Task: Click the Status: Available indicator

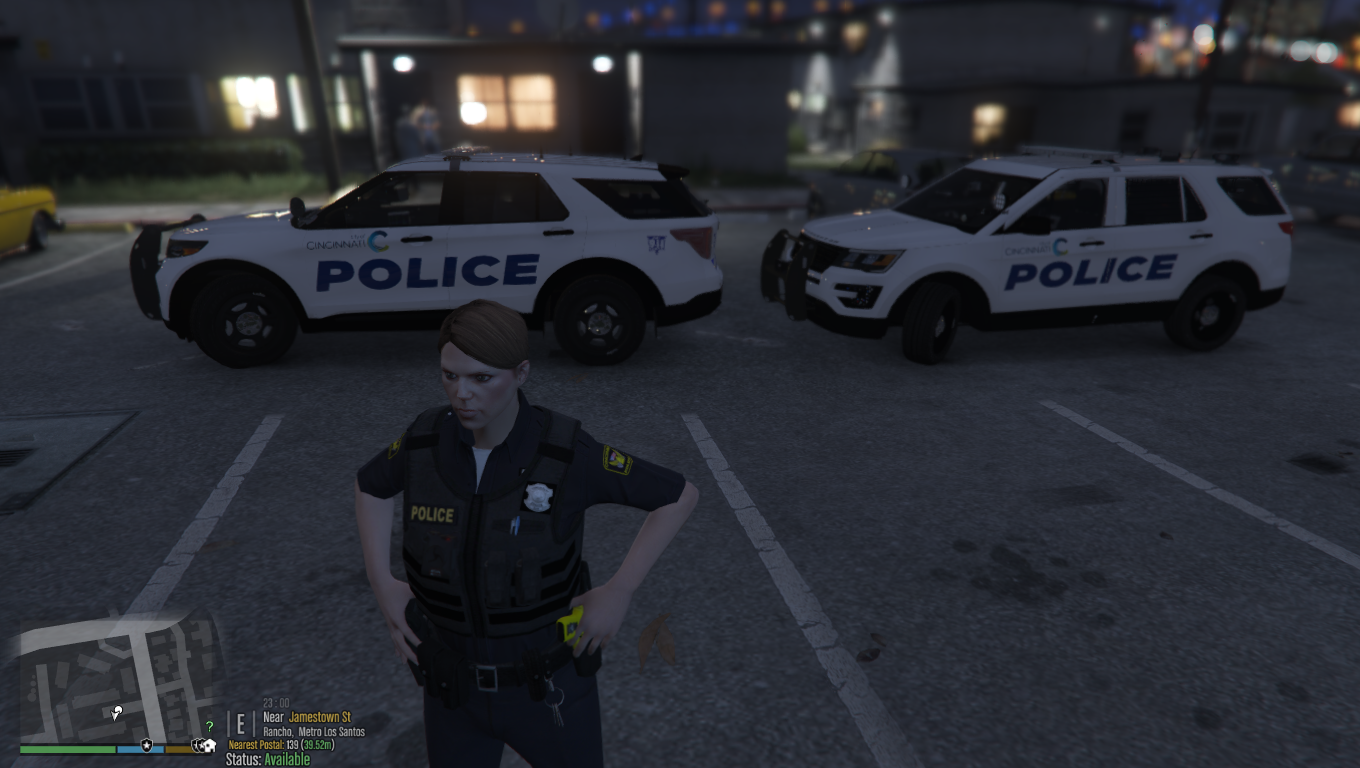Action: [268, 760]
